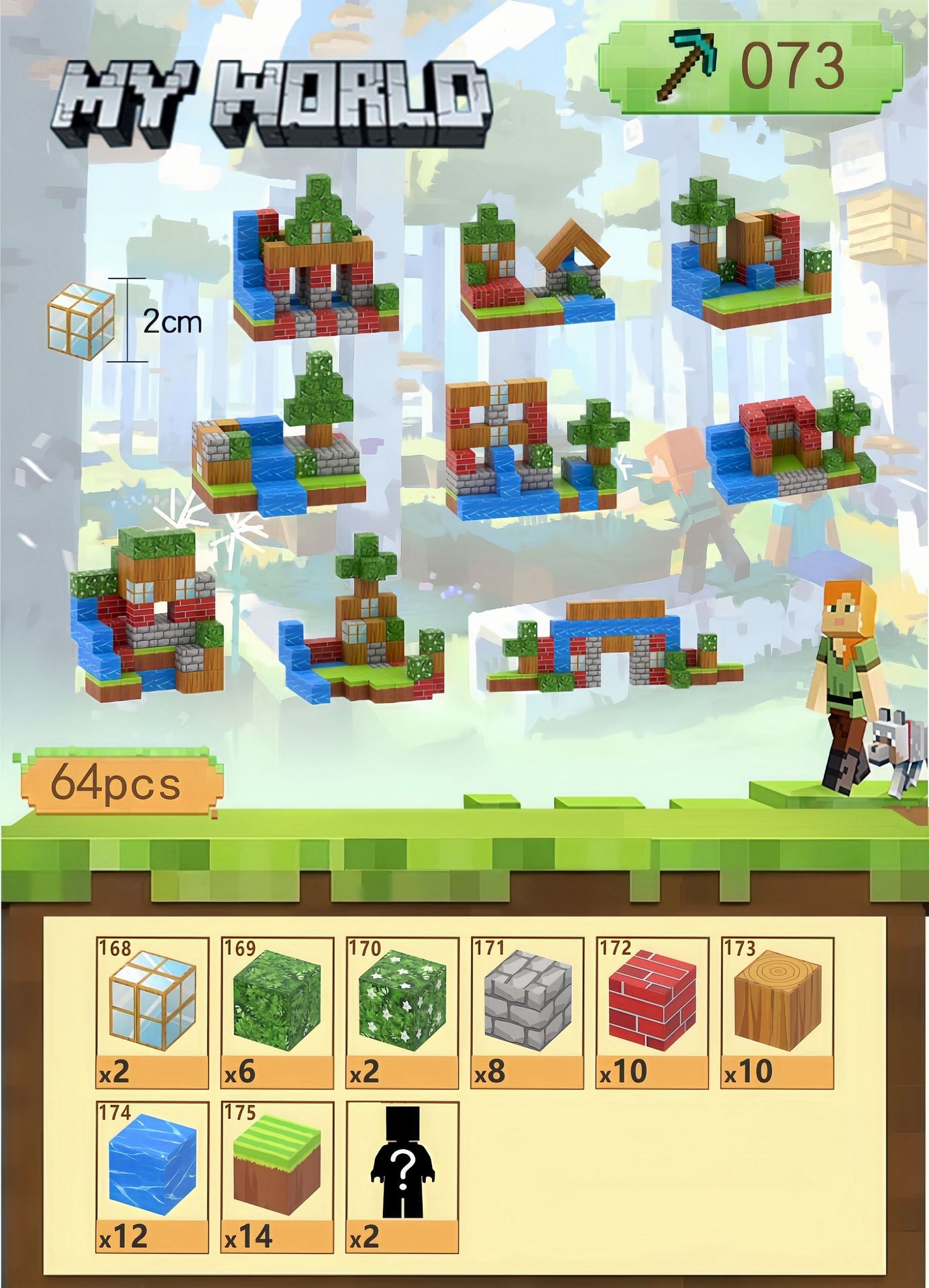Choose the wooden log block slot
Image resolution: width=929 pixels, height=1288 pixels.
point(777,1012)
